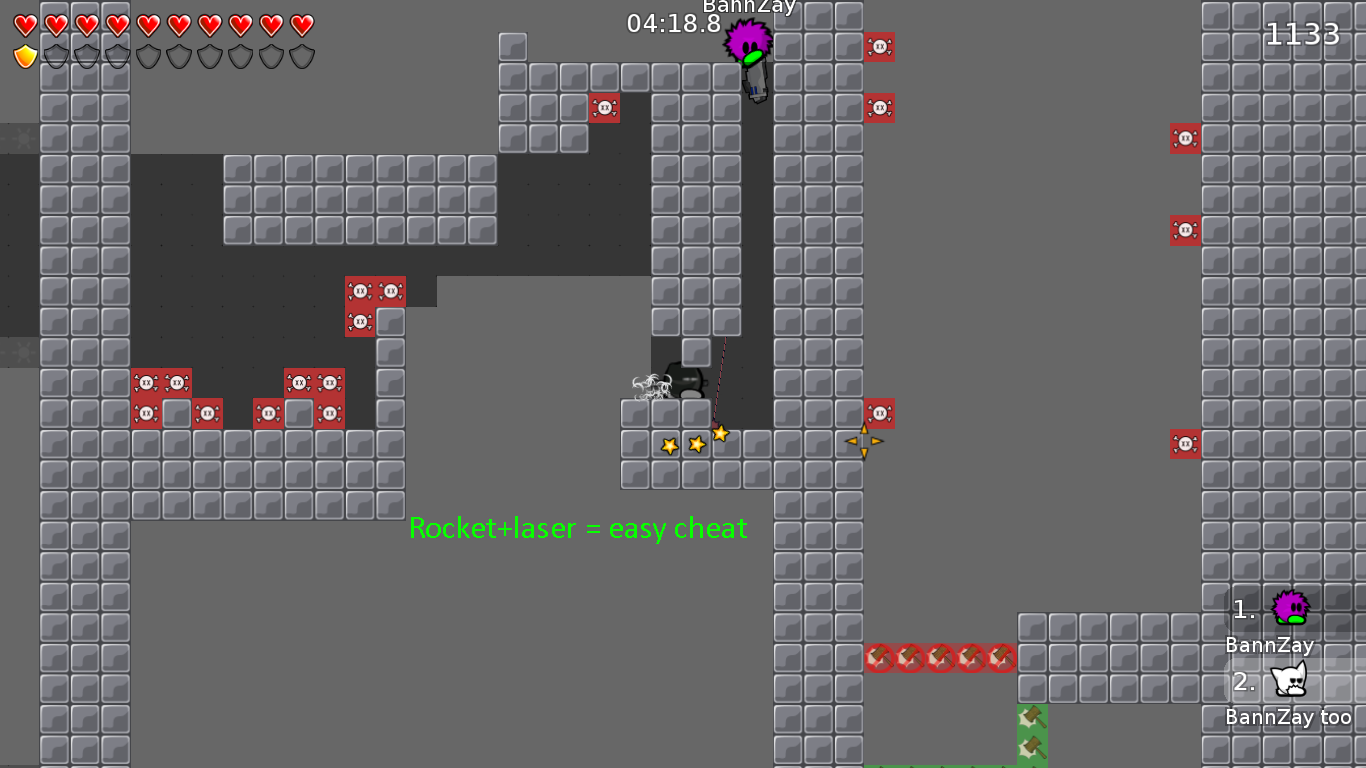Click the spinning orange arrow pickup near the spike
Image resolution: width=1366 pixels, height=768 pixels.
point(863,440)
